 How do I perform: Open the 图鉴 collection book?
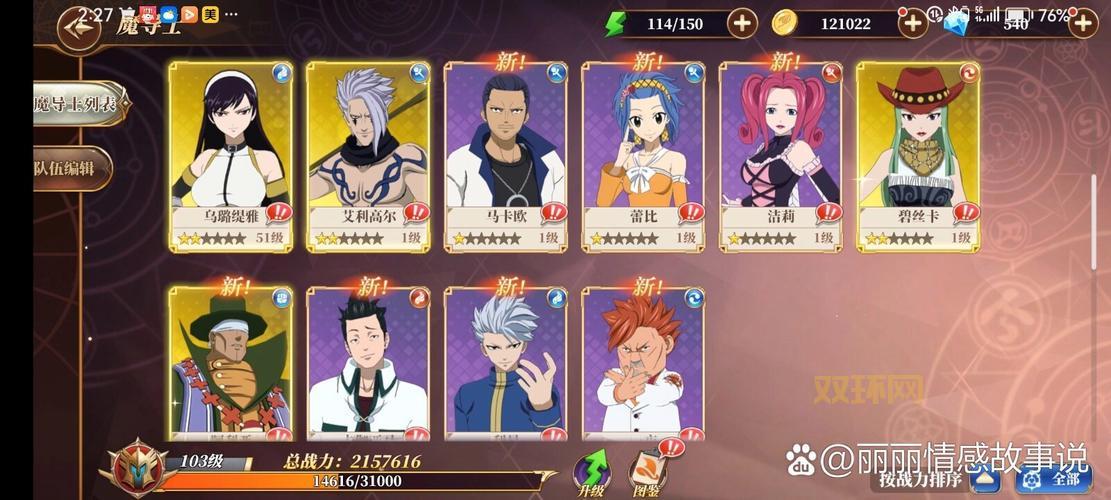[648, 474]
